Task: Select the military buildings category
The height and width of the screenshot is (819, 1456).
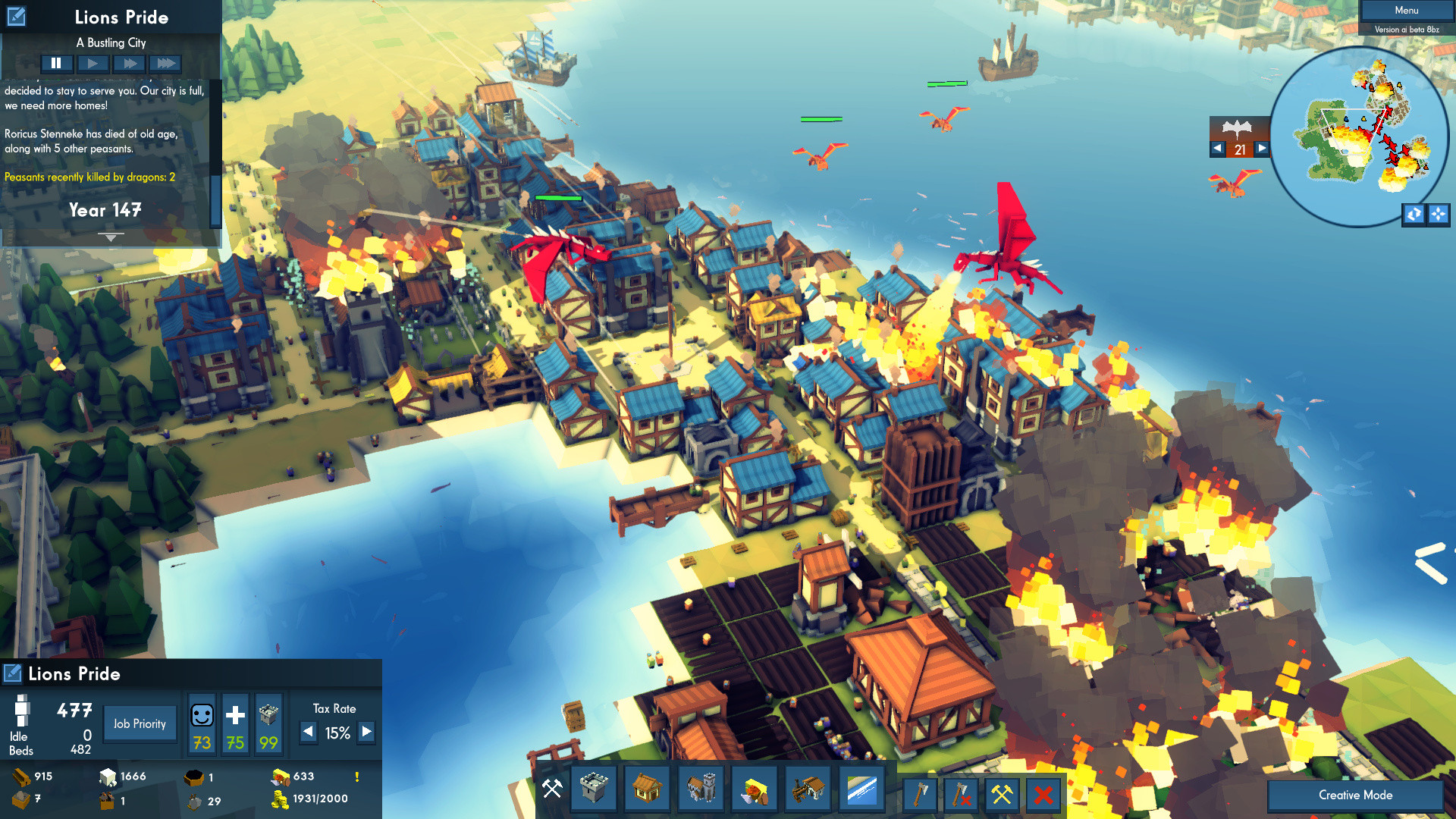Action: pyautogui.click(x=701, y=789)
